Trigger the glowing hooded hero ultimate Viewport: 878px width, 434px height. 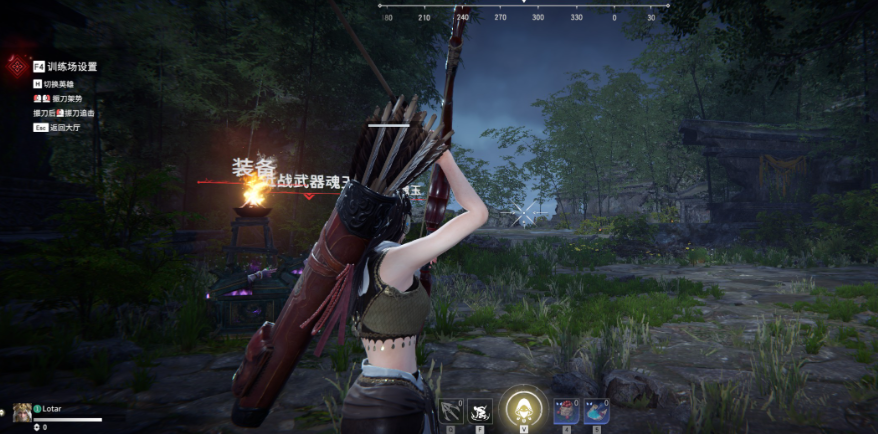coord(520,407)
